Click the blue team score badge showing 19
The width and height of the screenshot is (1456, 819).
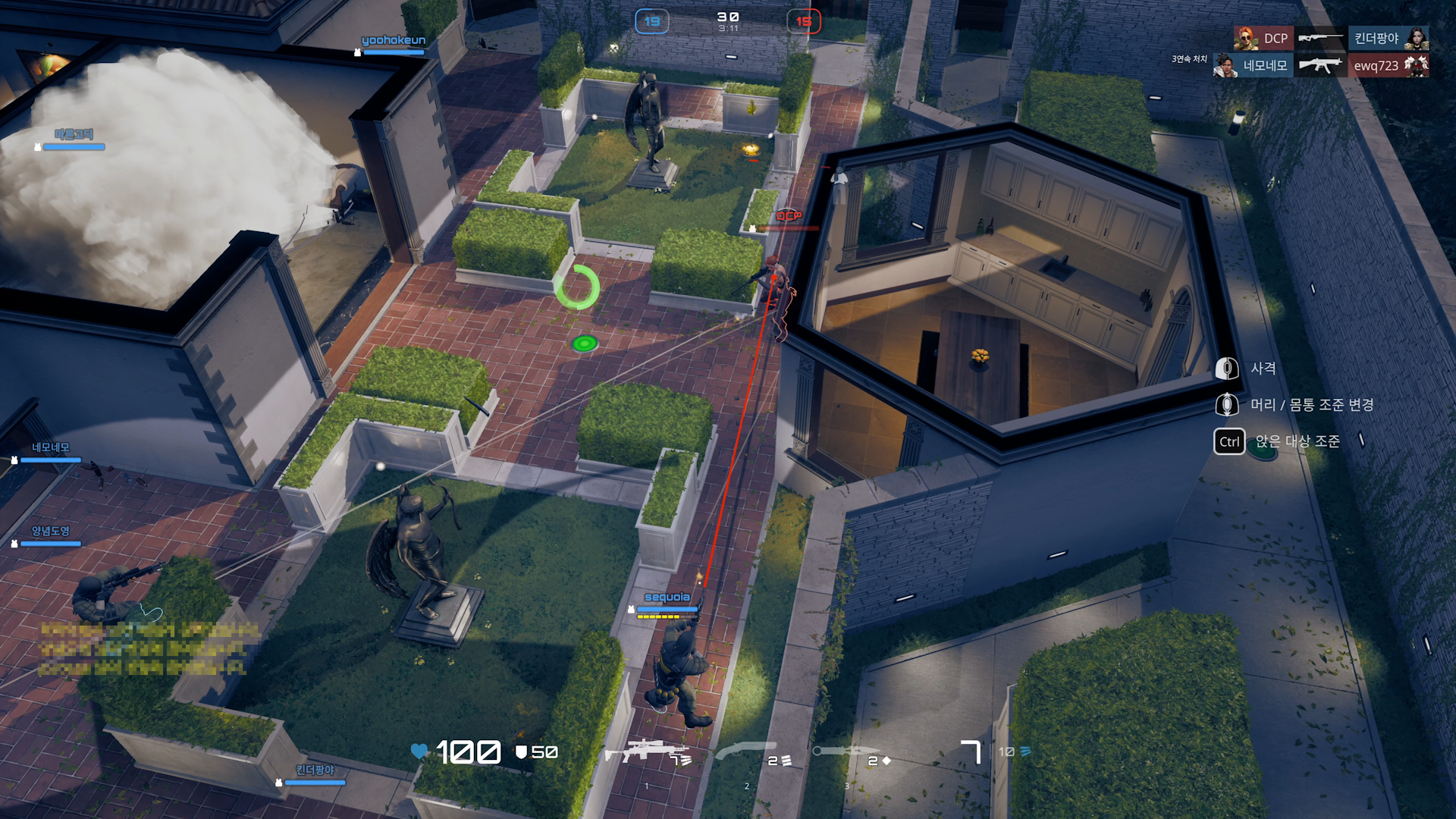tap(651, 21)
